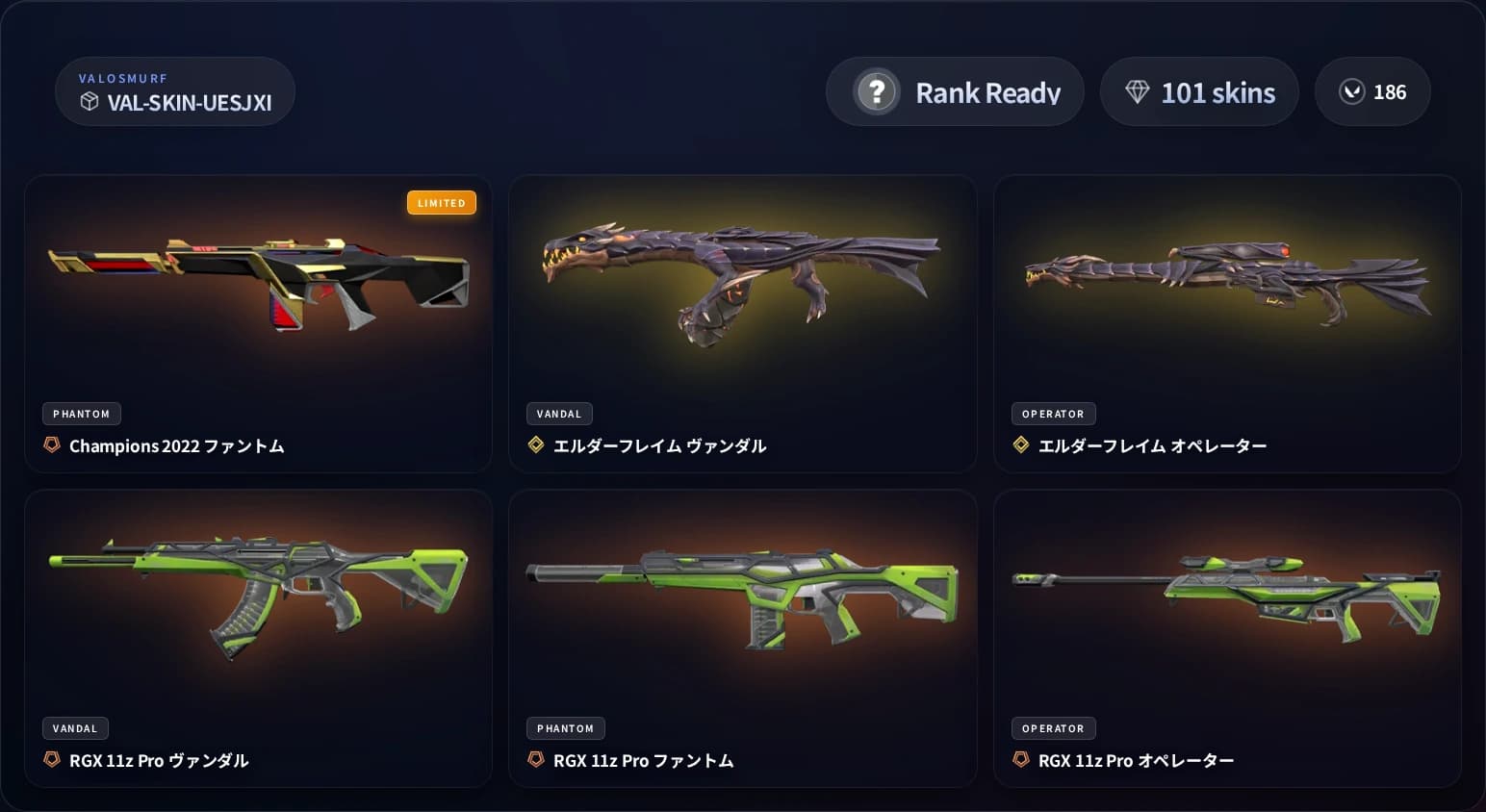Viewport: 1486px width, 812px height.
Task: Click the Rank Ready button
Action: coord(955,91)
